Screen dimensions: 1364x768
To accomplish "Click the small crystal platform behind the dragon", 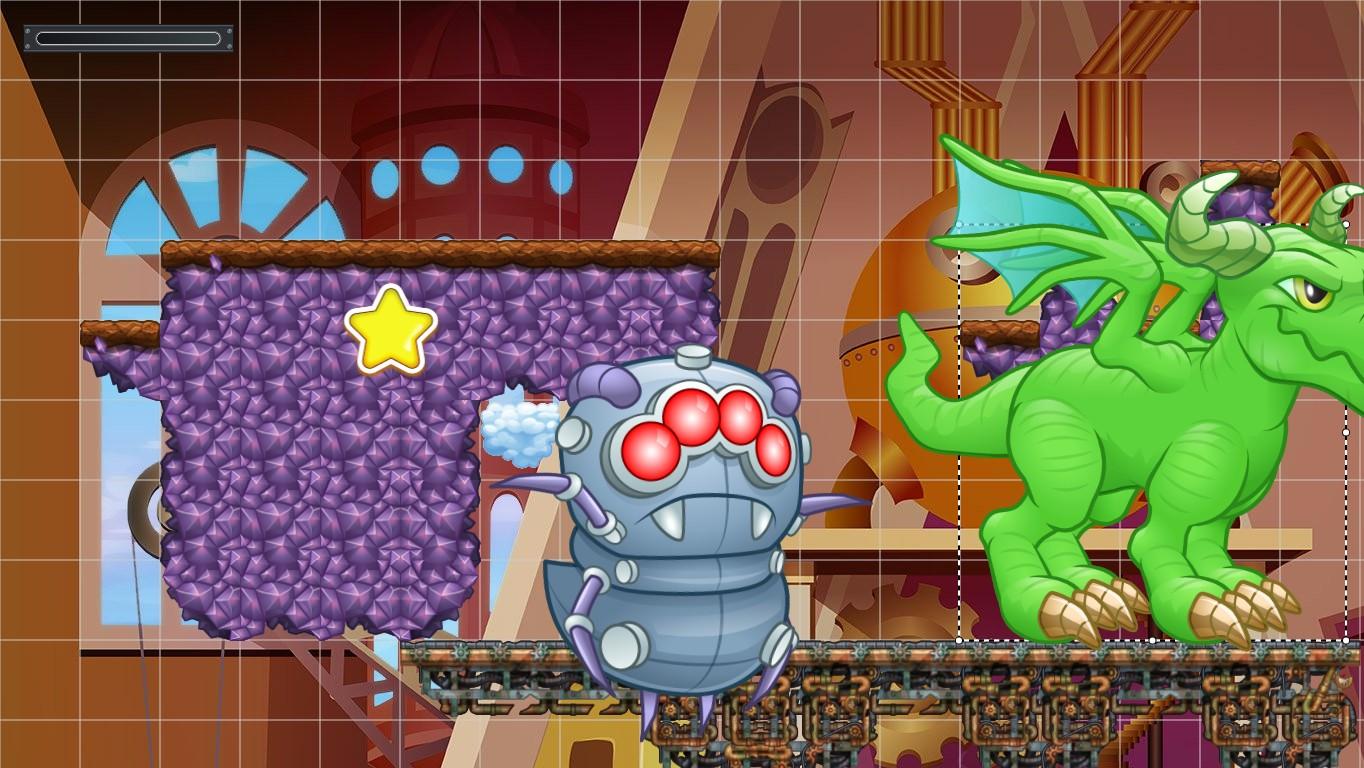I will click(1240, 200).
